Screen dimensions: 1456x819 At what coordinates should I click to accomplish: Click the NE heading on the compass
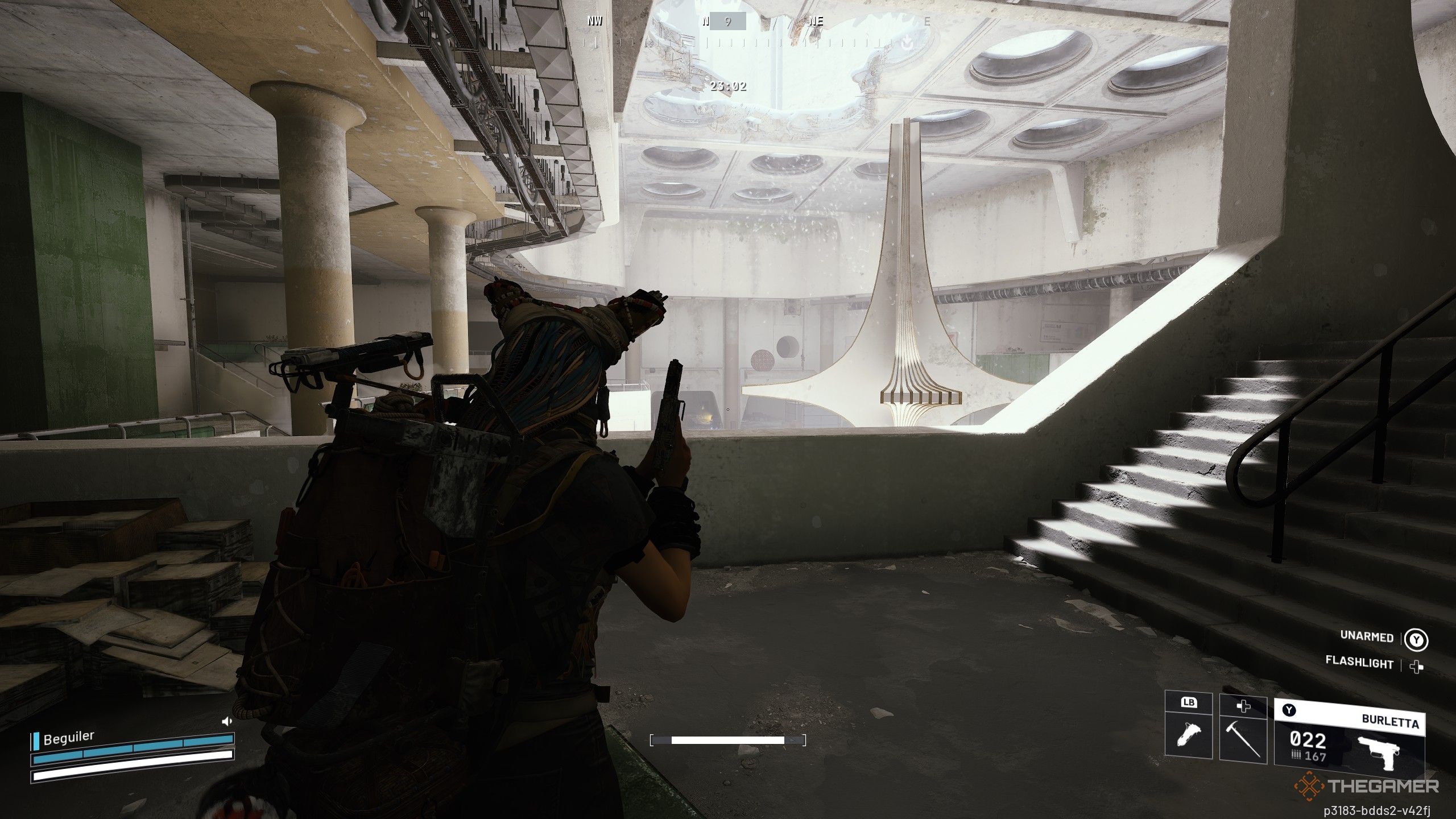click(816, 22)
